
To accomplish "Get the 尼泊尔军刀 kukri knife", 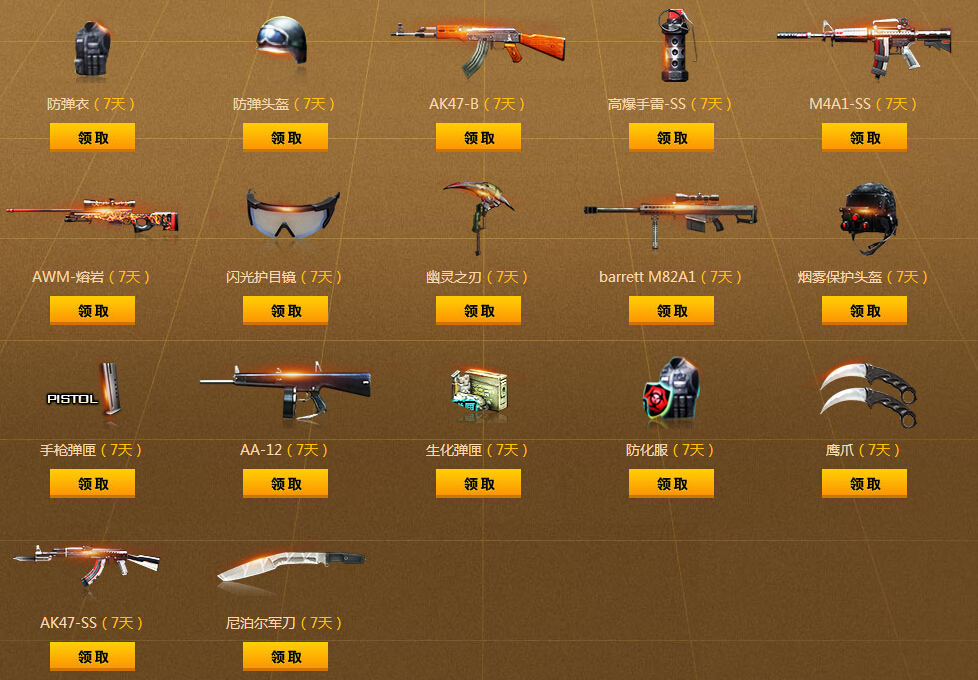I will pos(285,657).
